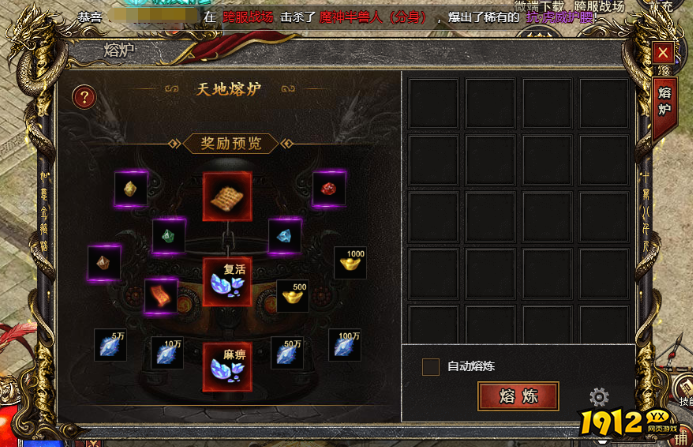Select the green gem reward slot

coord(168,236)
